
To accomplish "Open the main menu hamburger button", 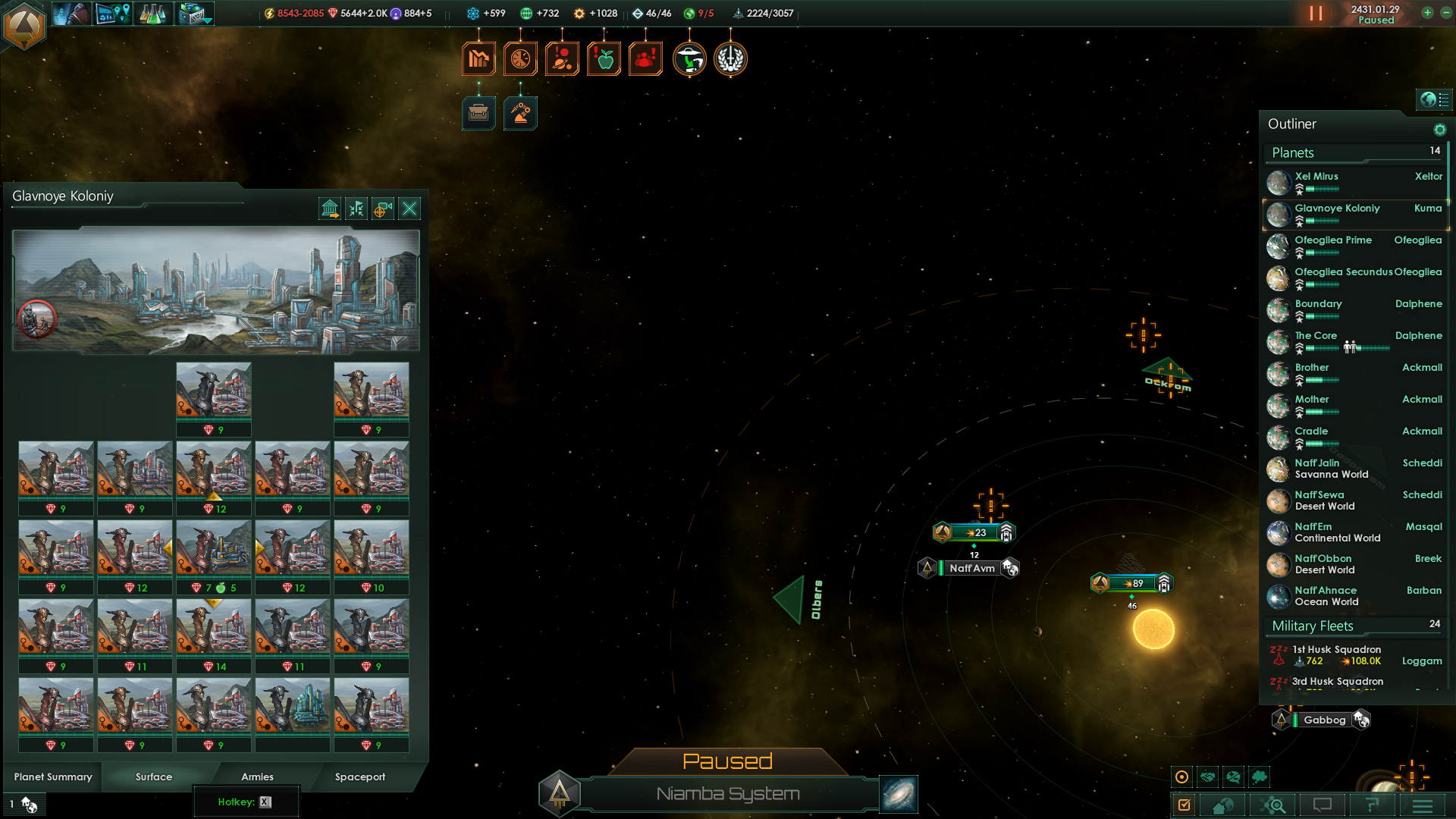I will point(1423,805).
